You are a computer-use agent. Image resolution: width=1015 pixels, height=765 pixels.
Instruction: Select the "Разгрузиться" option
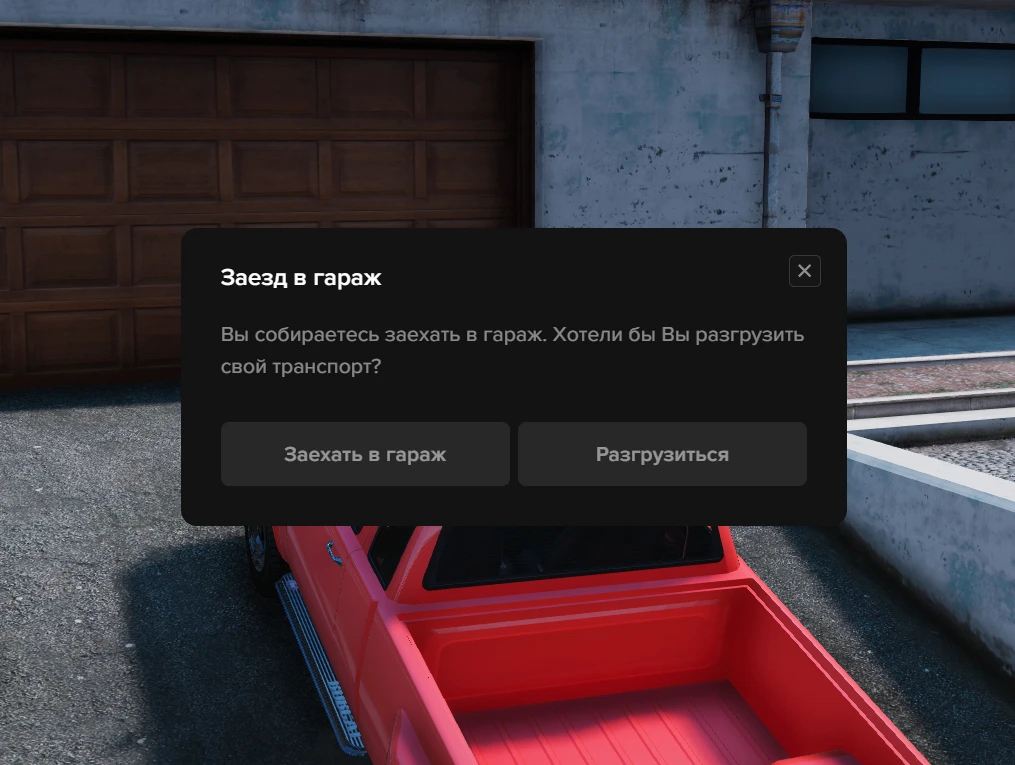coord(662,454)
